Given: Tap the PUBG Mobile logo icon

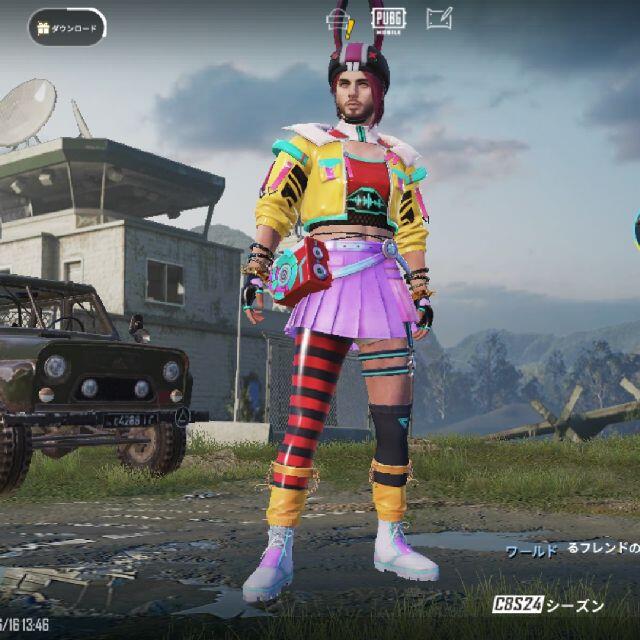Looking at the screenshot, I should (387, 18).
